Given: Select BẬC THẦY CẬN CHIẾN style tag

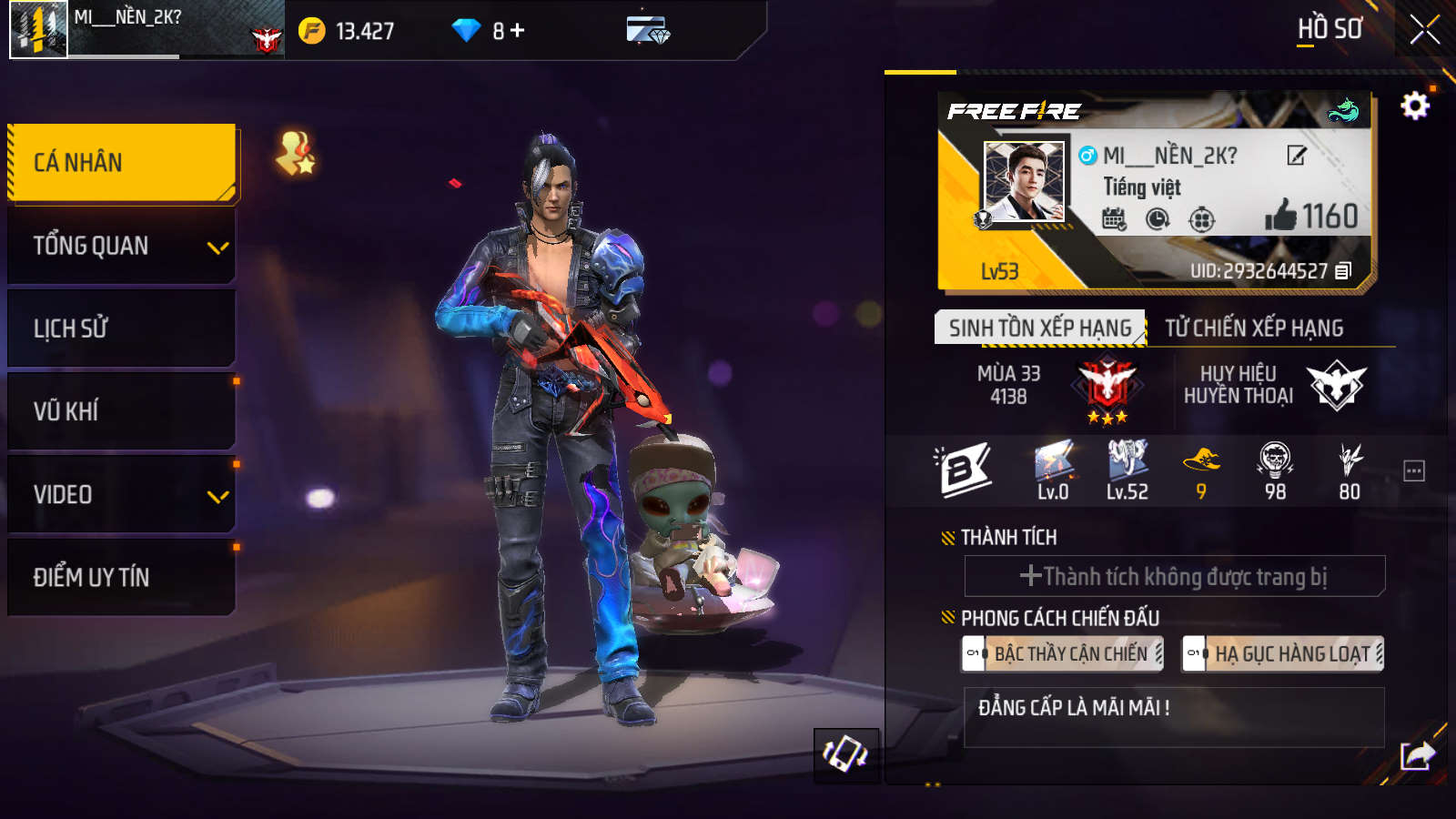Looking at the screenshot, I should [x=1063, y=653].
